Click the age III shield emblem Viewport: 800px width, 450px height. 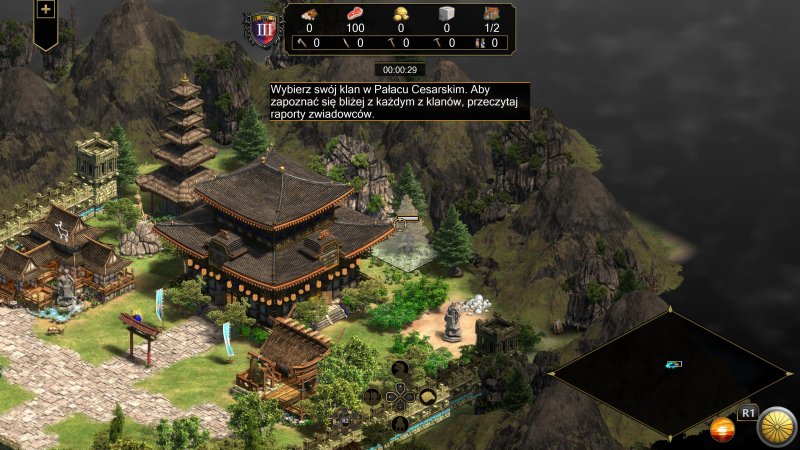[x=265, y=27]
